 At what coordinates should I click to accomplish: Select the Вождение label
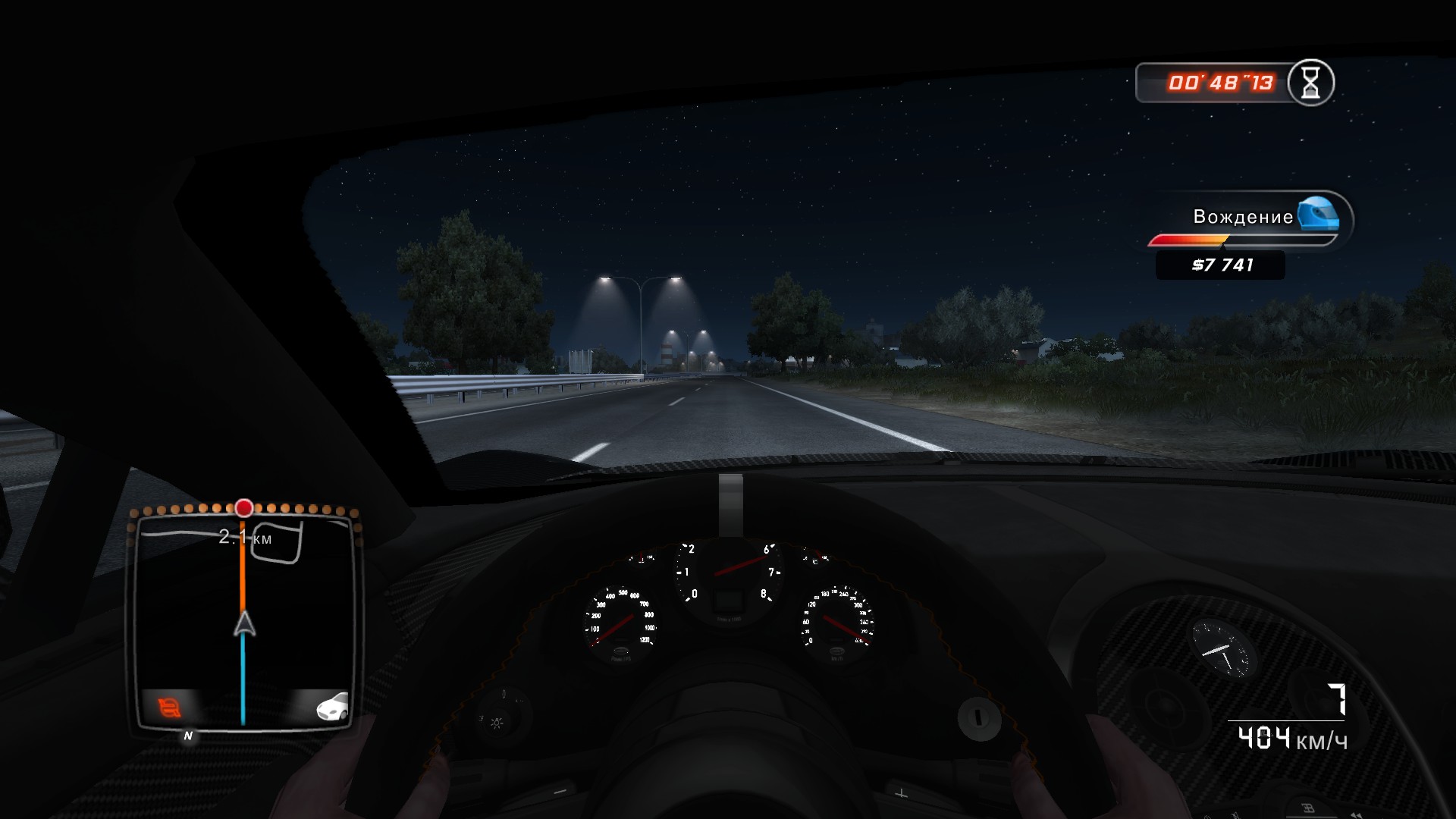click(x=1243, y=218)
